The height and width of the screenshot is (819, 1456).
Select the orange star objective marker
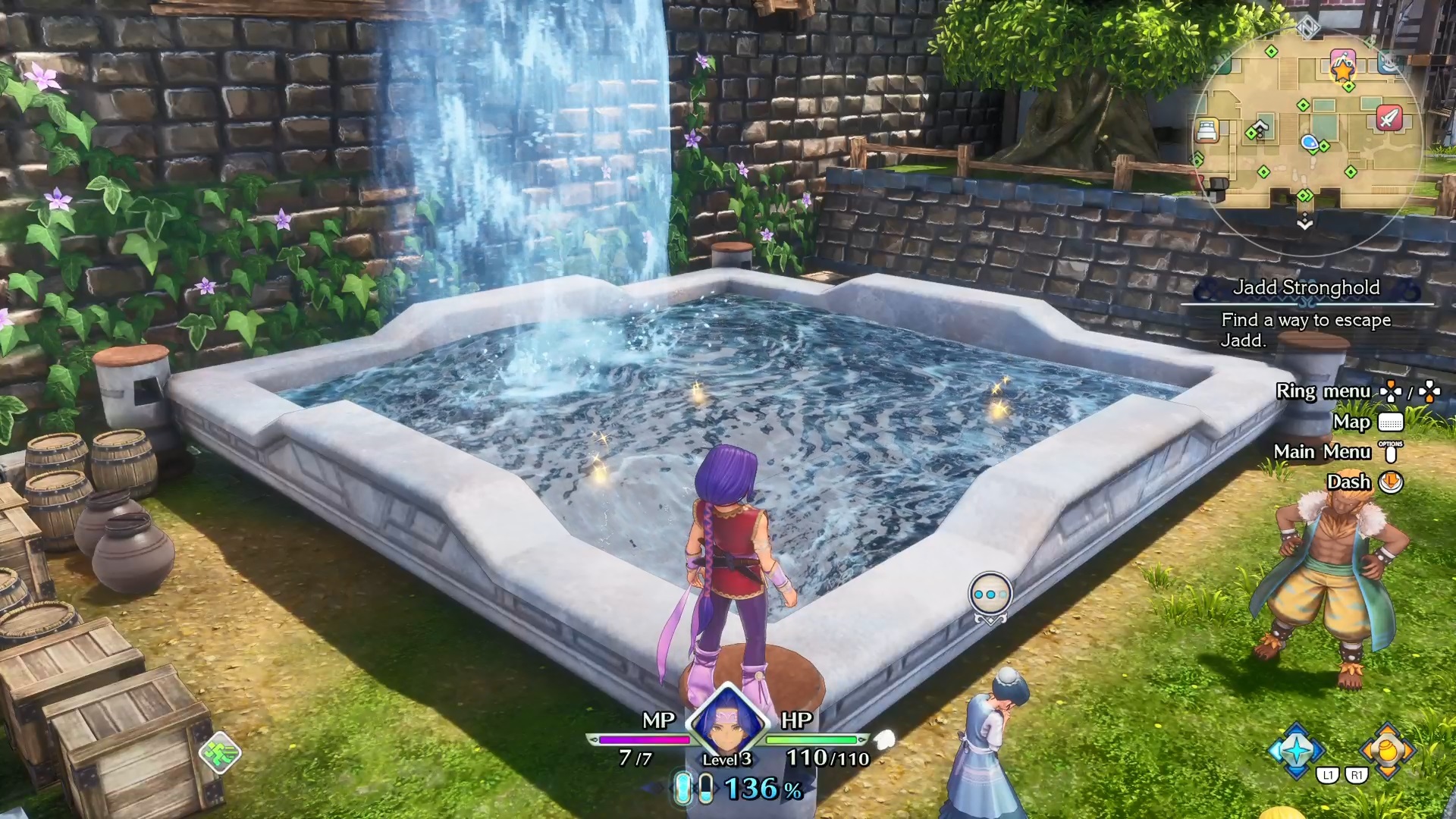[x=1342, y=70]
